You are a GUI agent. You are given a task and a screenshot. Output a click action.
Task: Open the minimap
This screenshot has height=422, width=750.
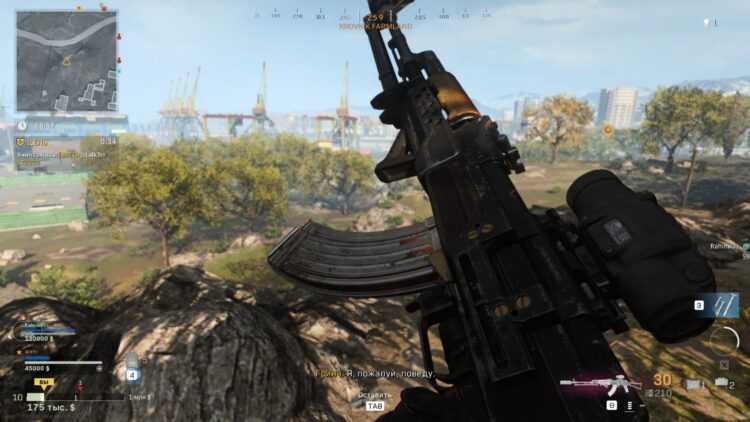66,60
